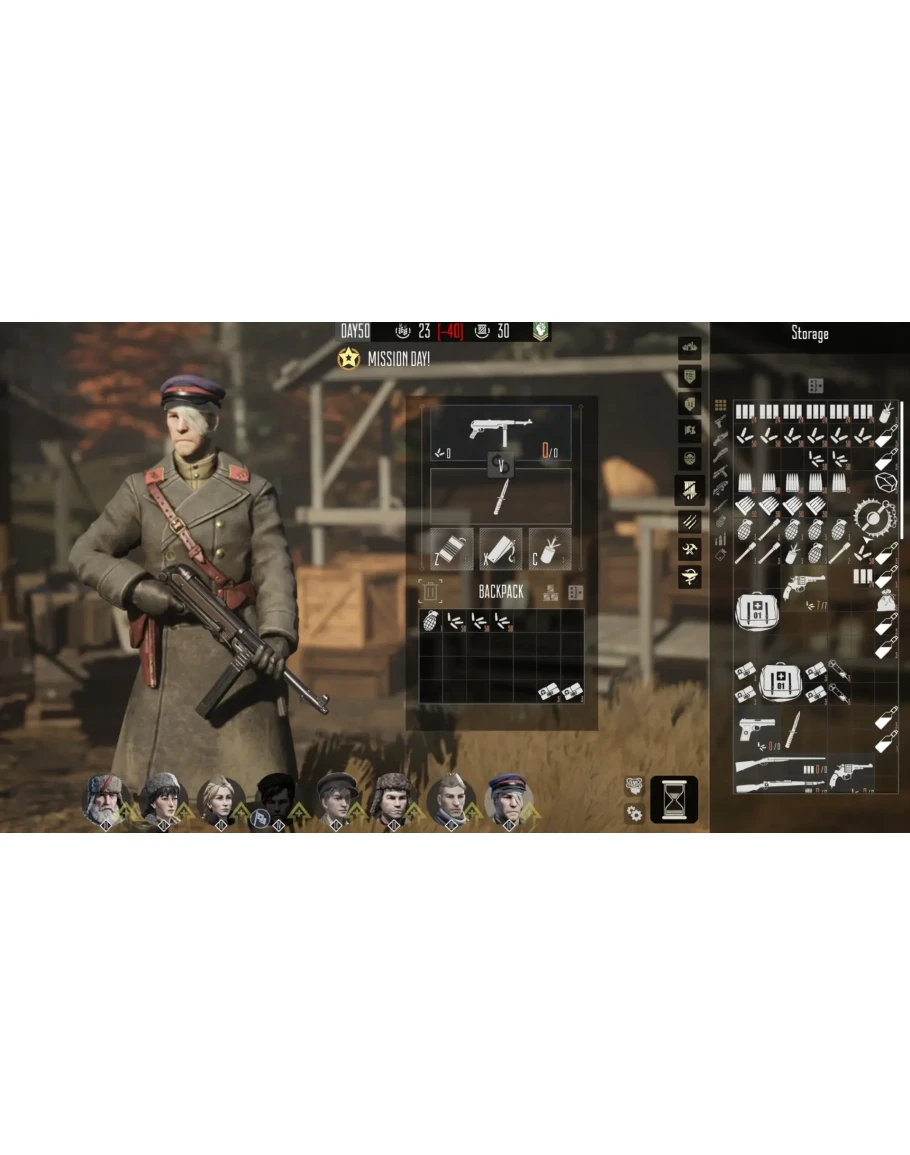Click the backpack trash bin icon

[x=430, y=592]
